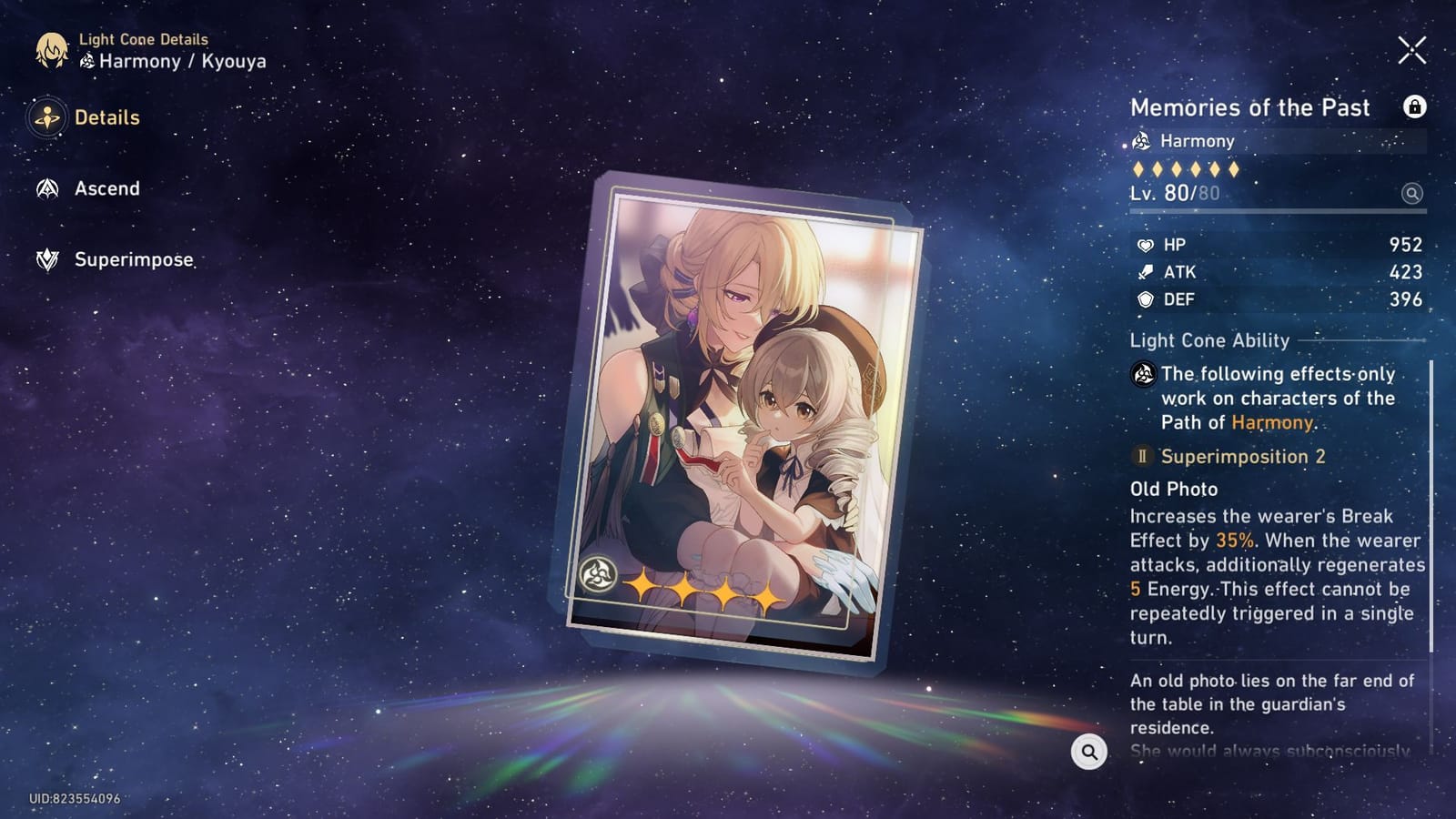
Task: Open the Ascend menu entry
Action: pyautogui.click(x=106, y=188)
